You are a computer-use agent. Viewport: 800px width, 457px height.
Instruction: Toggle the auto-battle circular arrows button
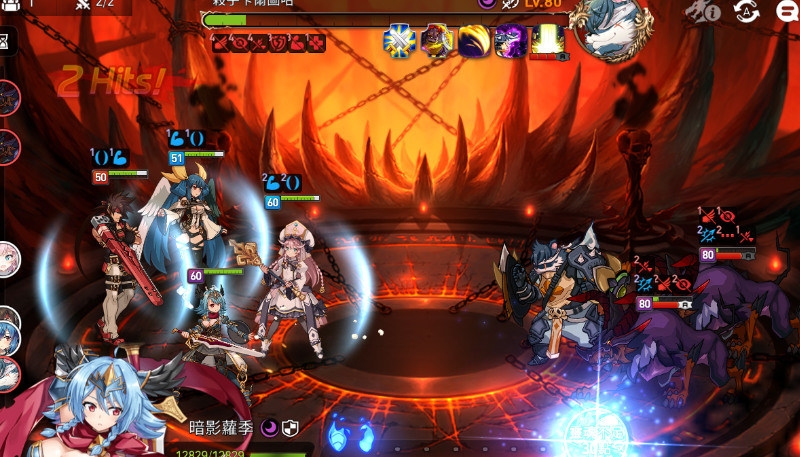(x=744, y=11)
